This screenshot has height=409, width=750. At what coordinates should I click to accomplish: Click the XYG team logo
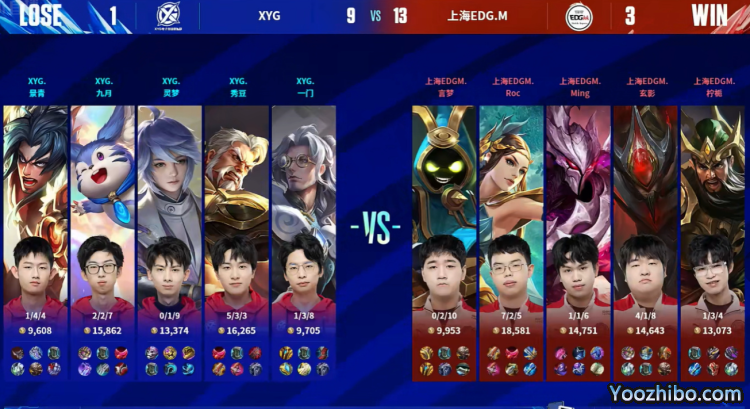coord(169,17)
